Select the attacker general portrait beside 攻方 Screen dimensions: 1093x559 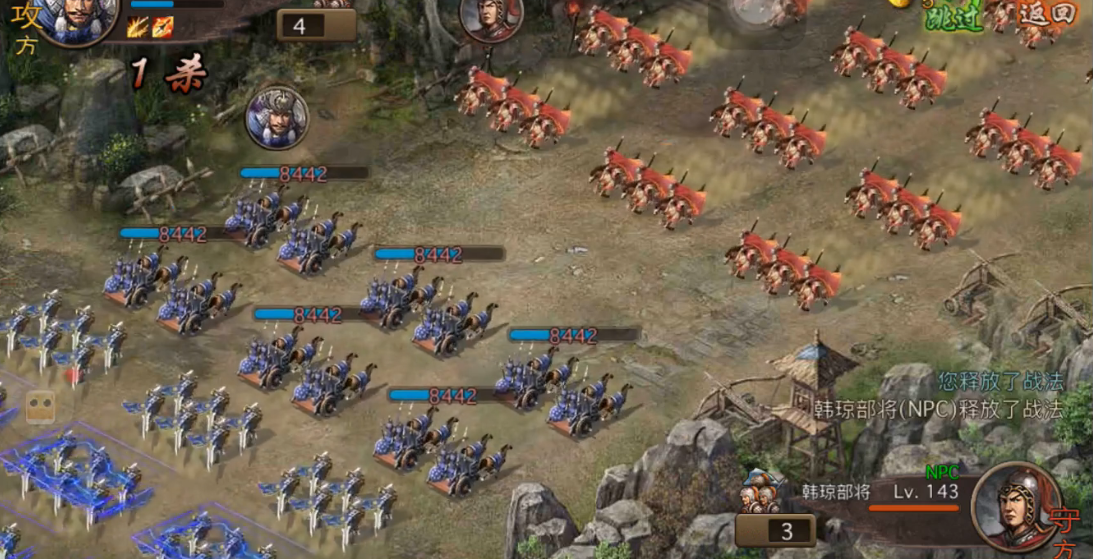coord(76,18)
